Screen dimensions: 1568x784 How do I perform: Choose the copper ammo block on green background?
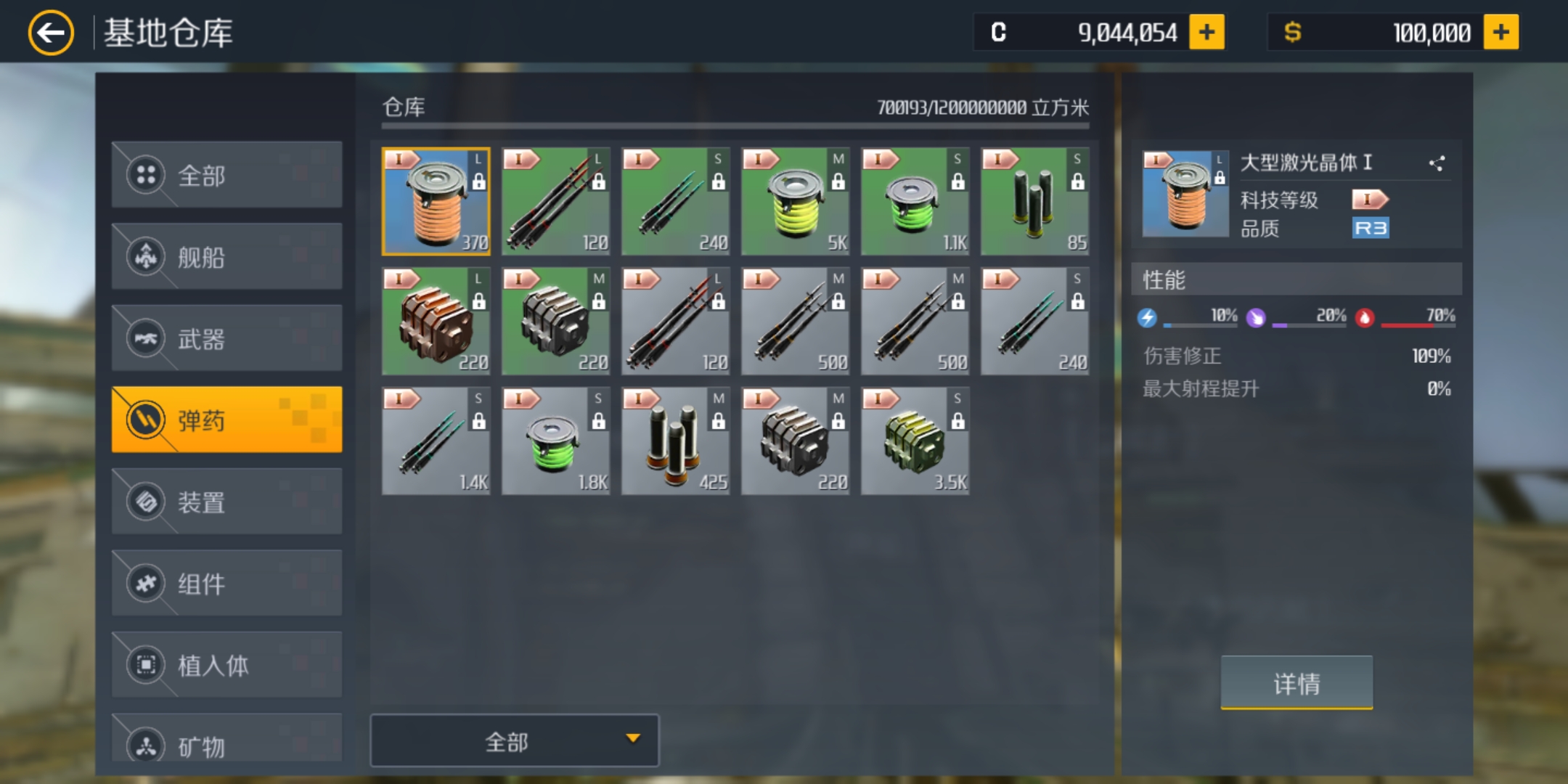coord(436,322)
